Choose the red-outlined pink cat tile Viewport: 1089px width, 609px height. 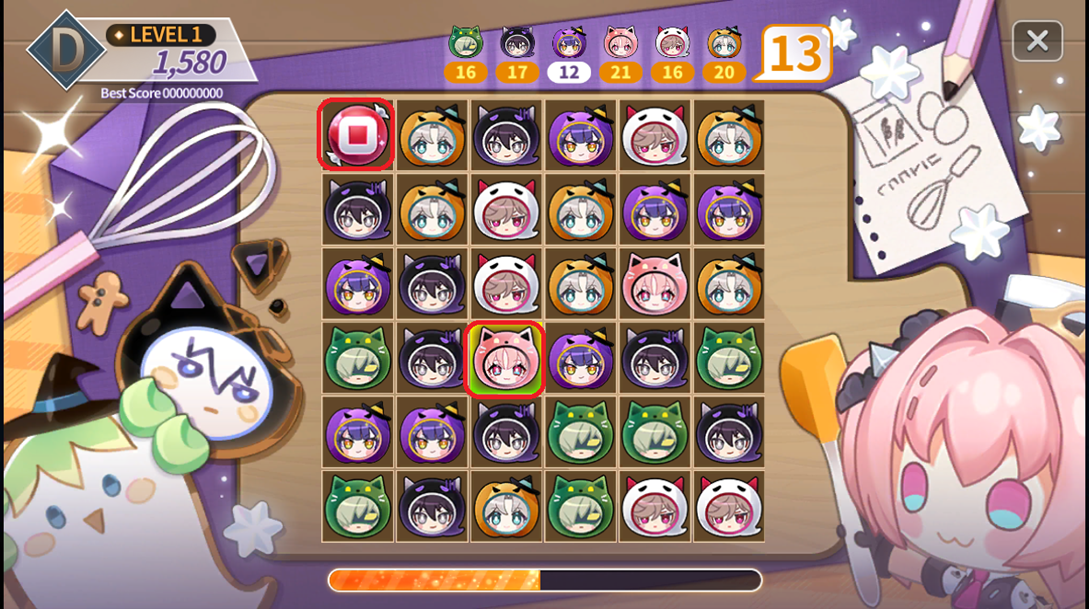tap(506, 359)
